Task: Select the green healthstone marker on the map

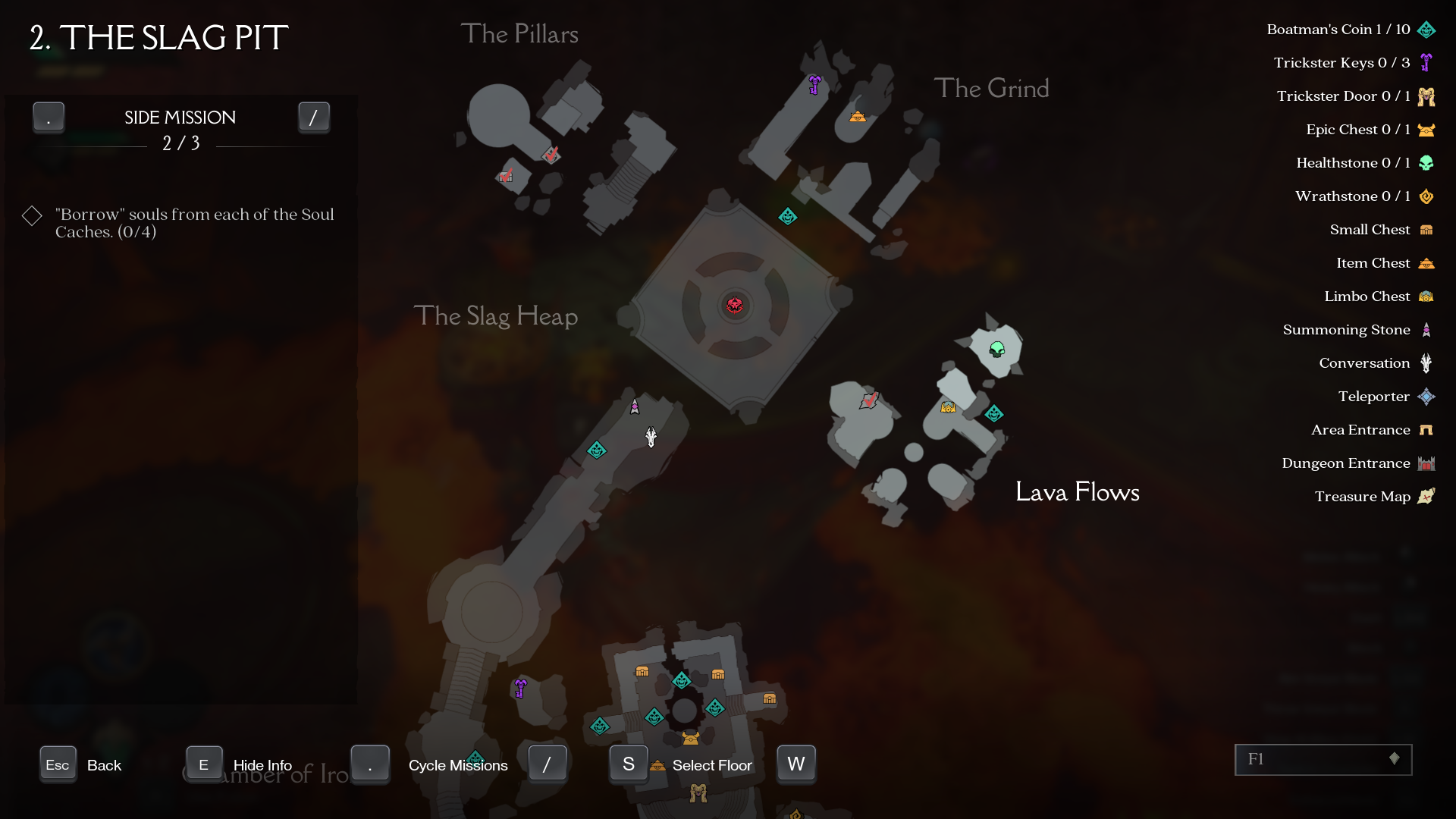Action: tap(996, 349)
